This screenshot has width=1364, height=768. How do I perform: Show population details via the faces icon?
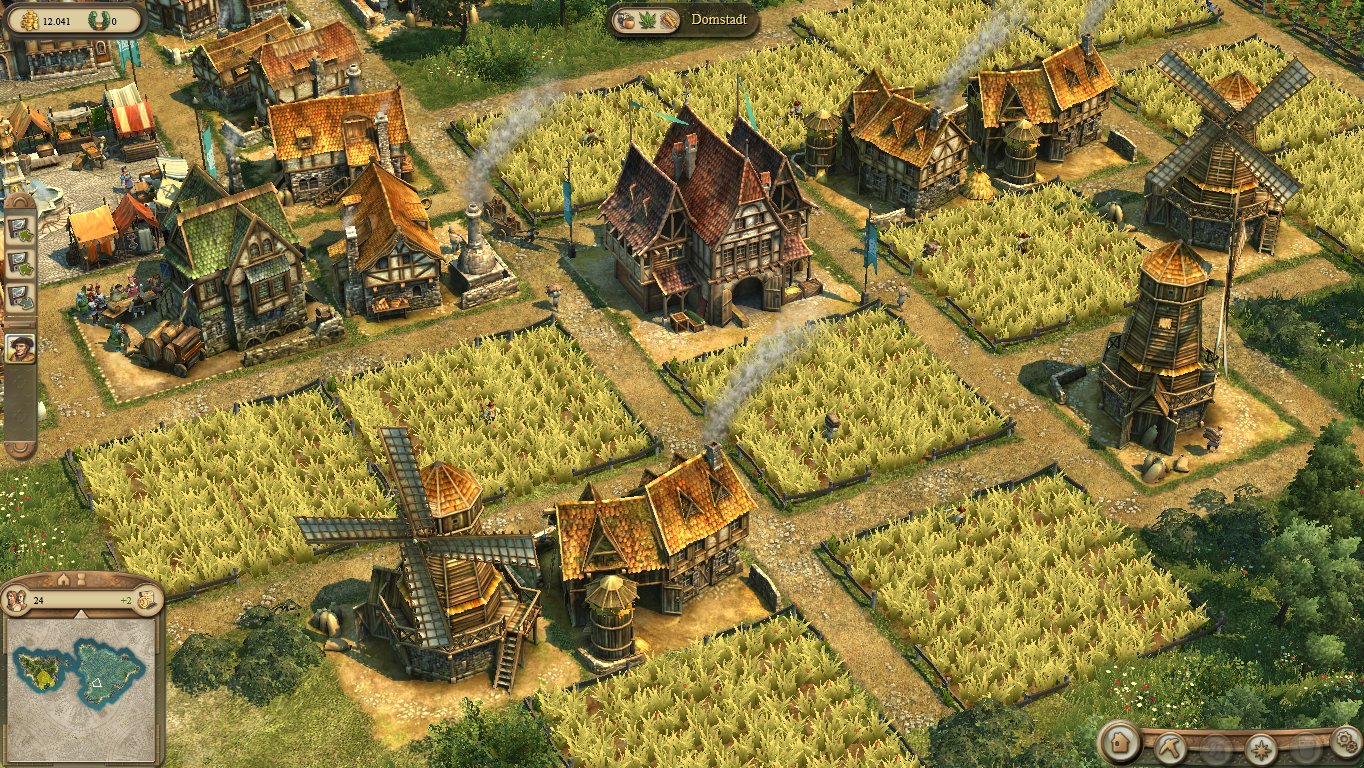pyautogui.click(x=17, y=600)
